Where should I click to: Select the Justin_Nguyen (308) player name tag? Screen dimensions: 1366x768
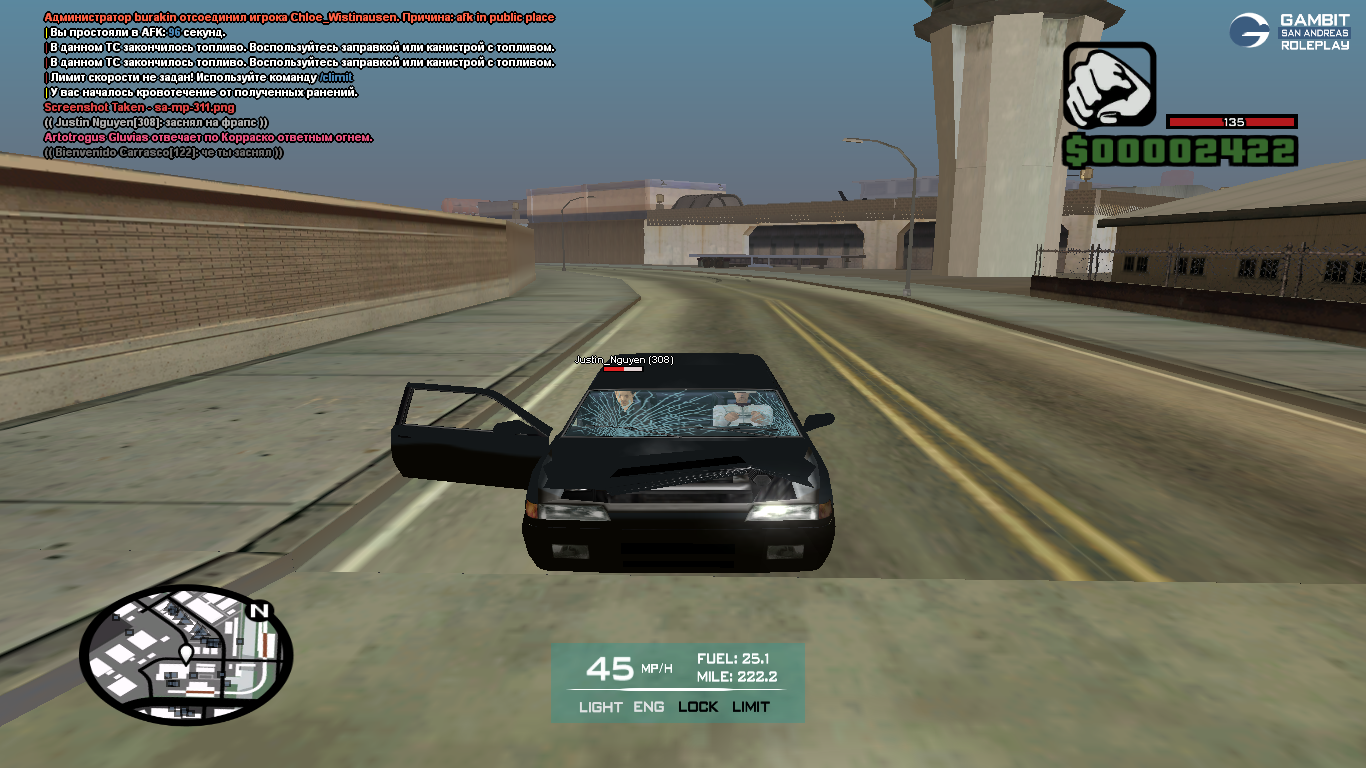click(x=623, y=359)
